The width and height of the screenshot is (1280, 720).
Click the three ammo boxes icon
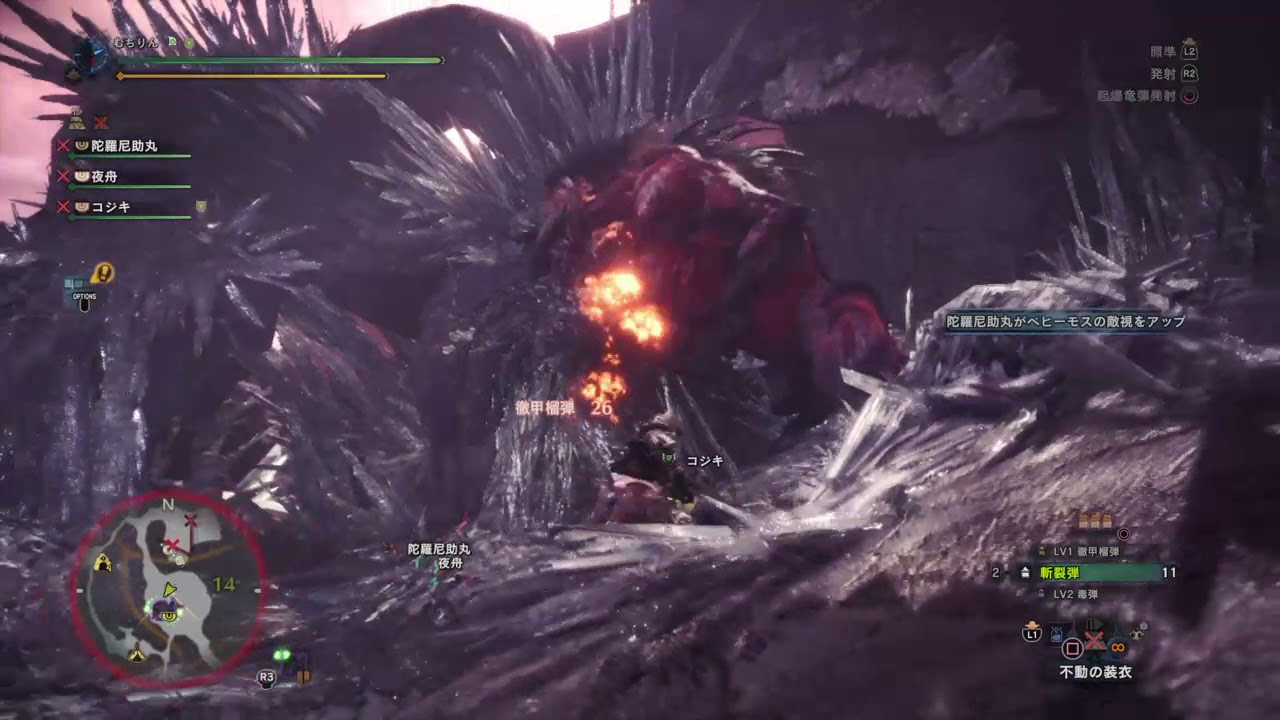tap(1095, 521)
